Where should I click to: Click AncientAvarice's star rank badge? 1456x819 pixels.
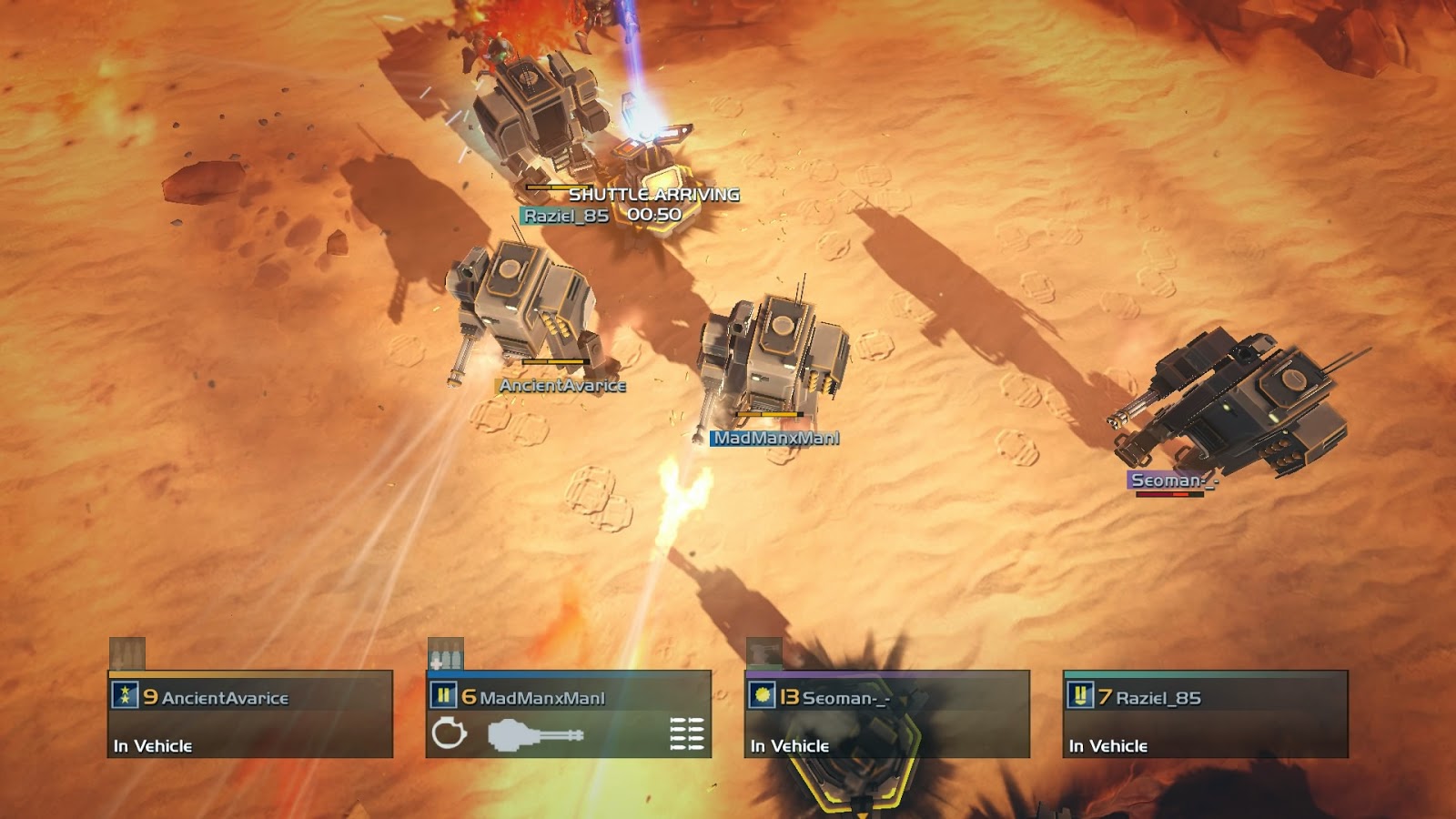point(125,696)
